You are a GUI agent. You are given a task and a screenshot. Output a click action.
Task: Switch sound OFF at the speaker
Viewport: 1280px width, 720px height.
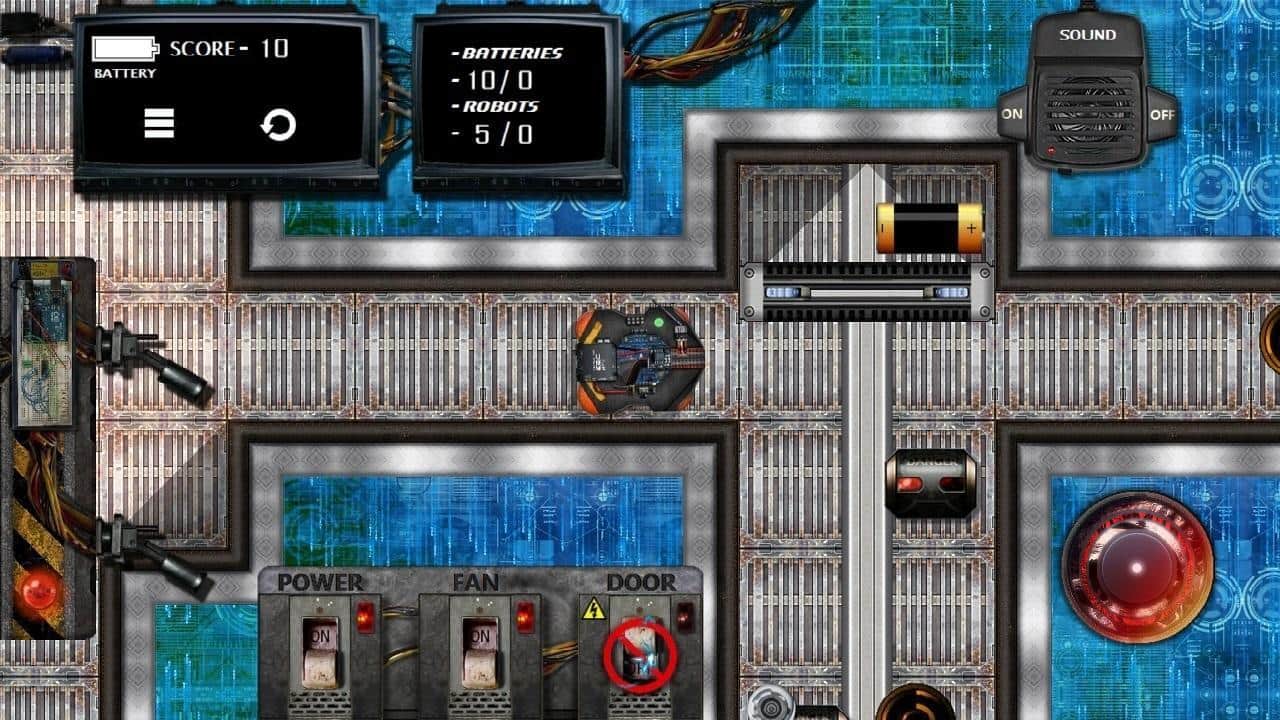click(1162, 115)
